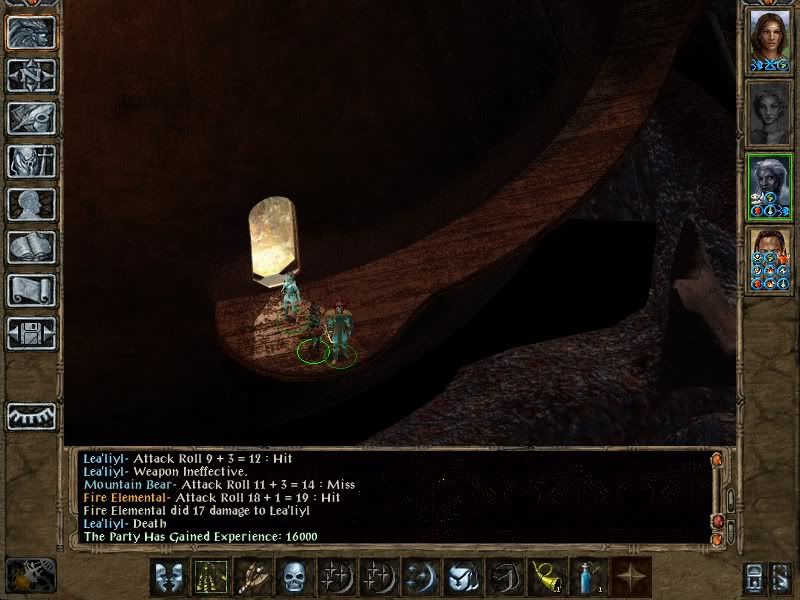Show the character record sheet

31,204
